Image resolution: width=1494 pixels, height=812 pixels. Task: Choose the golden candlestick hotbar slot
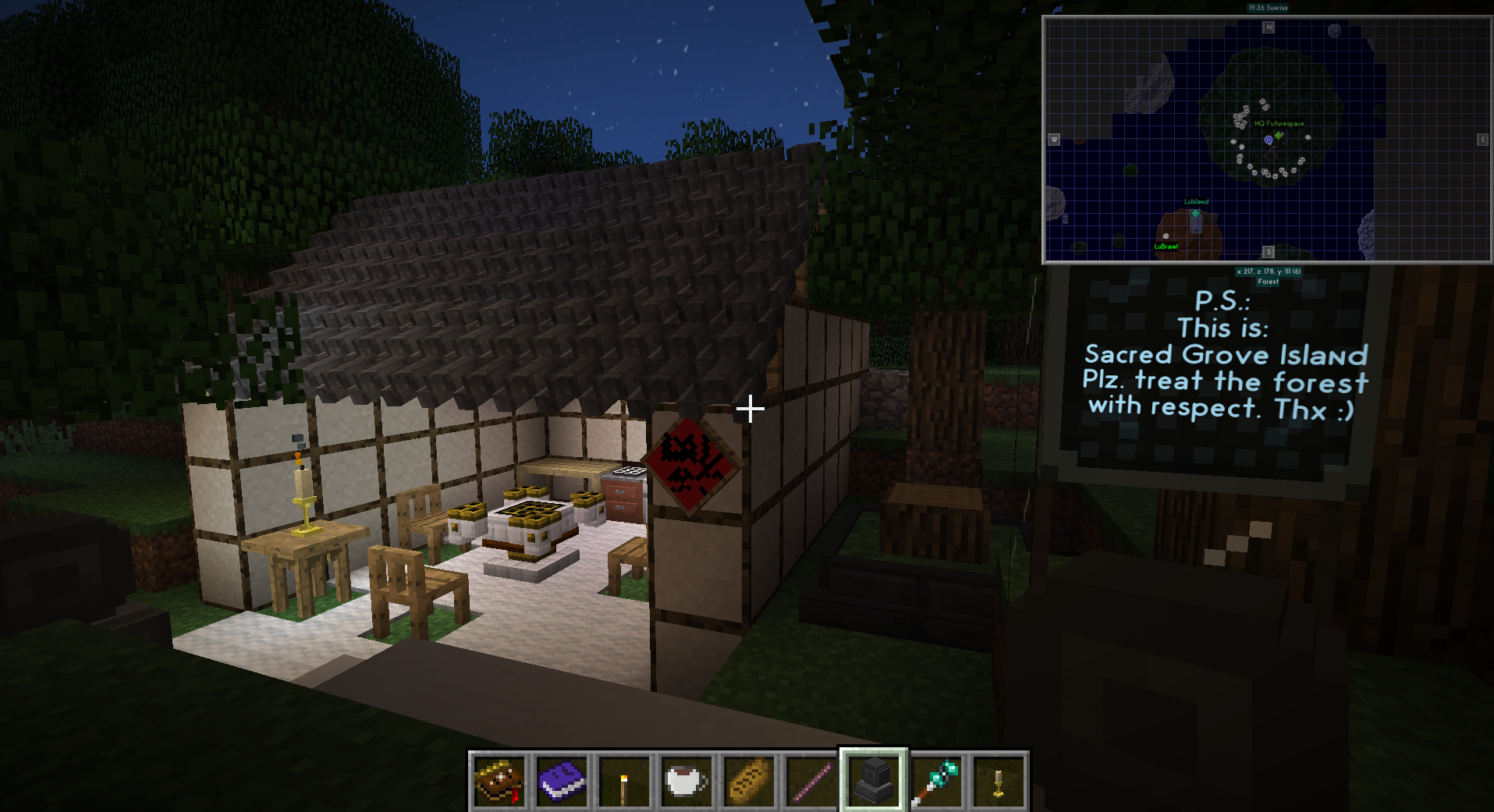999,781
